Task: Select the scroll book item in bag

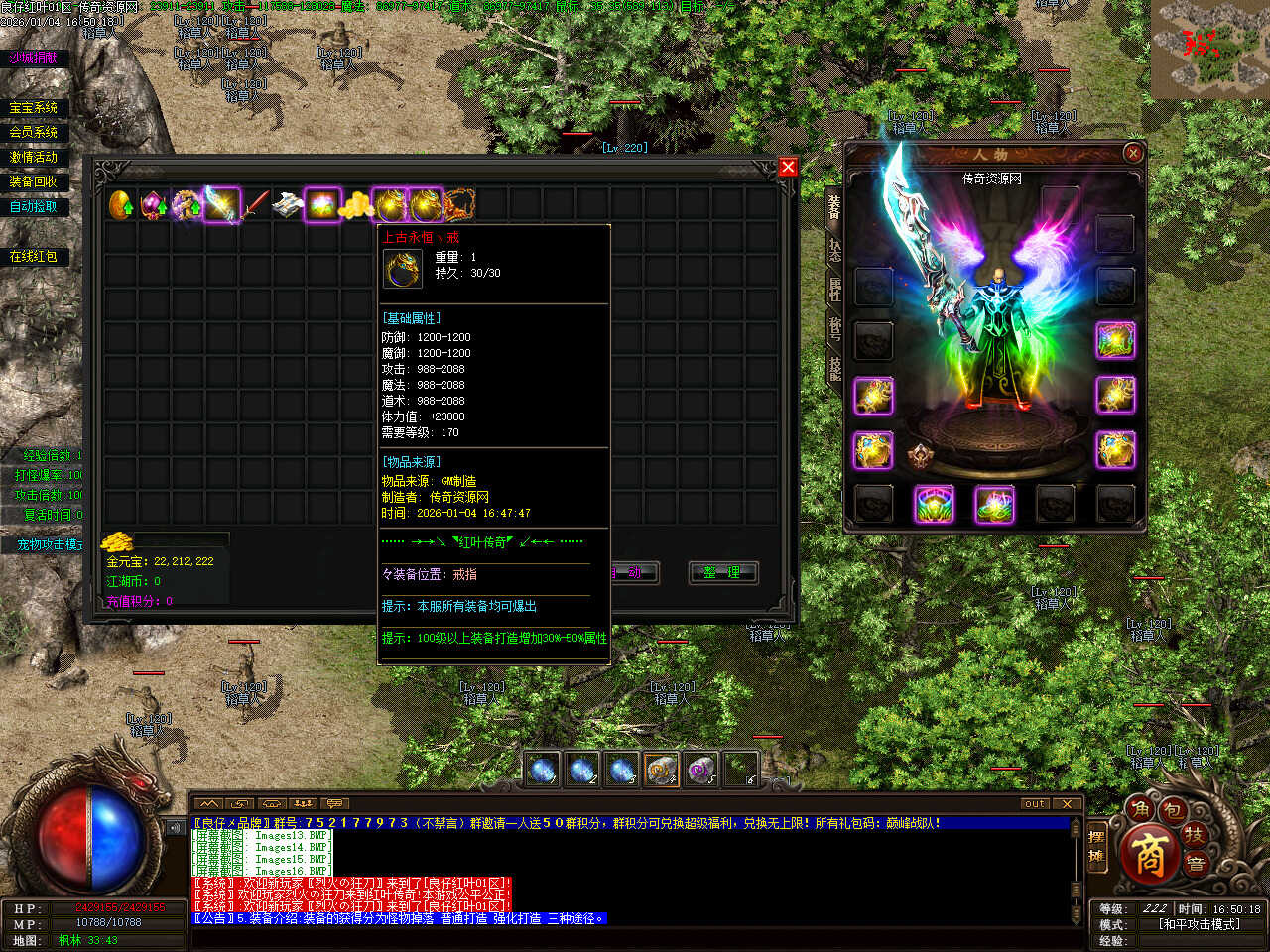Action: 289,205
